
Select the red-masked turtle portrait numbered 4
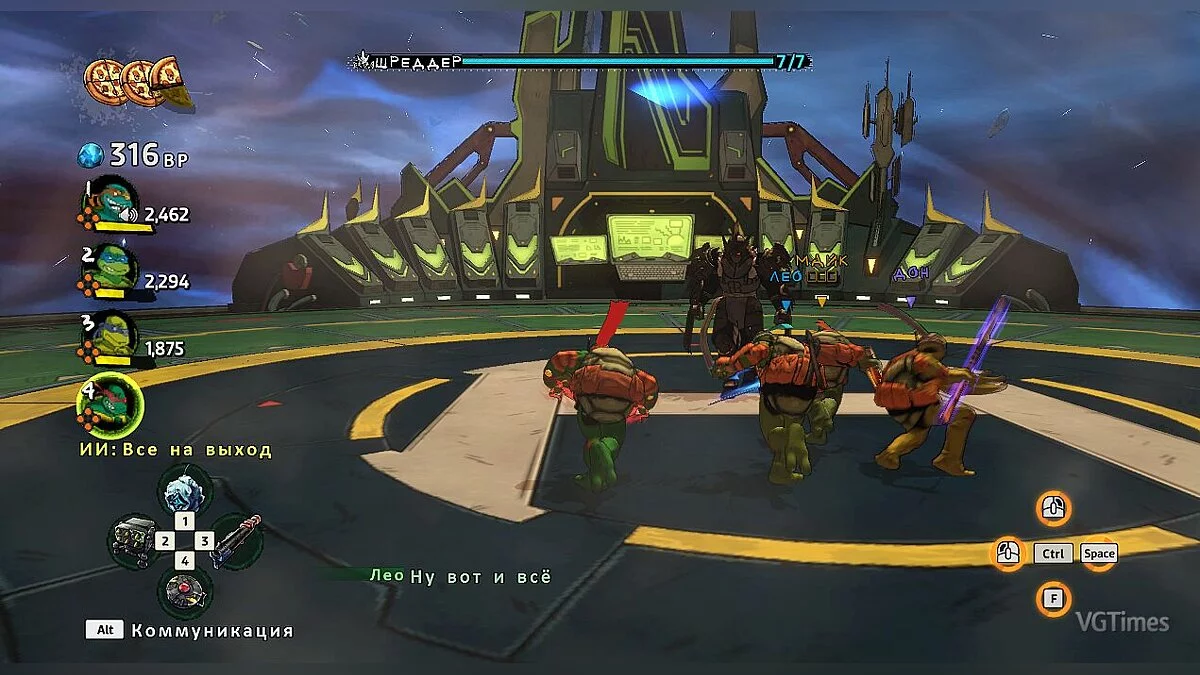click(110, 404)
